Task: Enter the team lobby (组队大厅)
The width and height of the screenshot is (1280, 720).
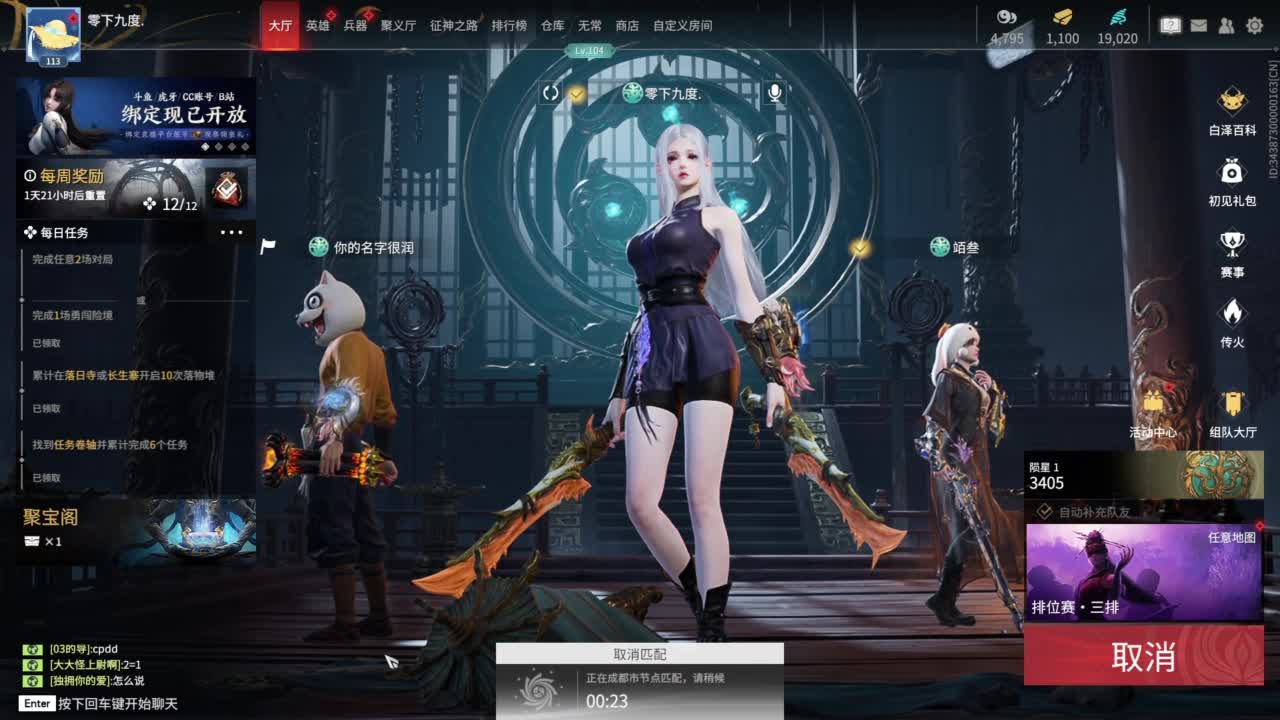Action: (x=1232, y=405)
